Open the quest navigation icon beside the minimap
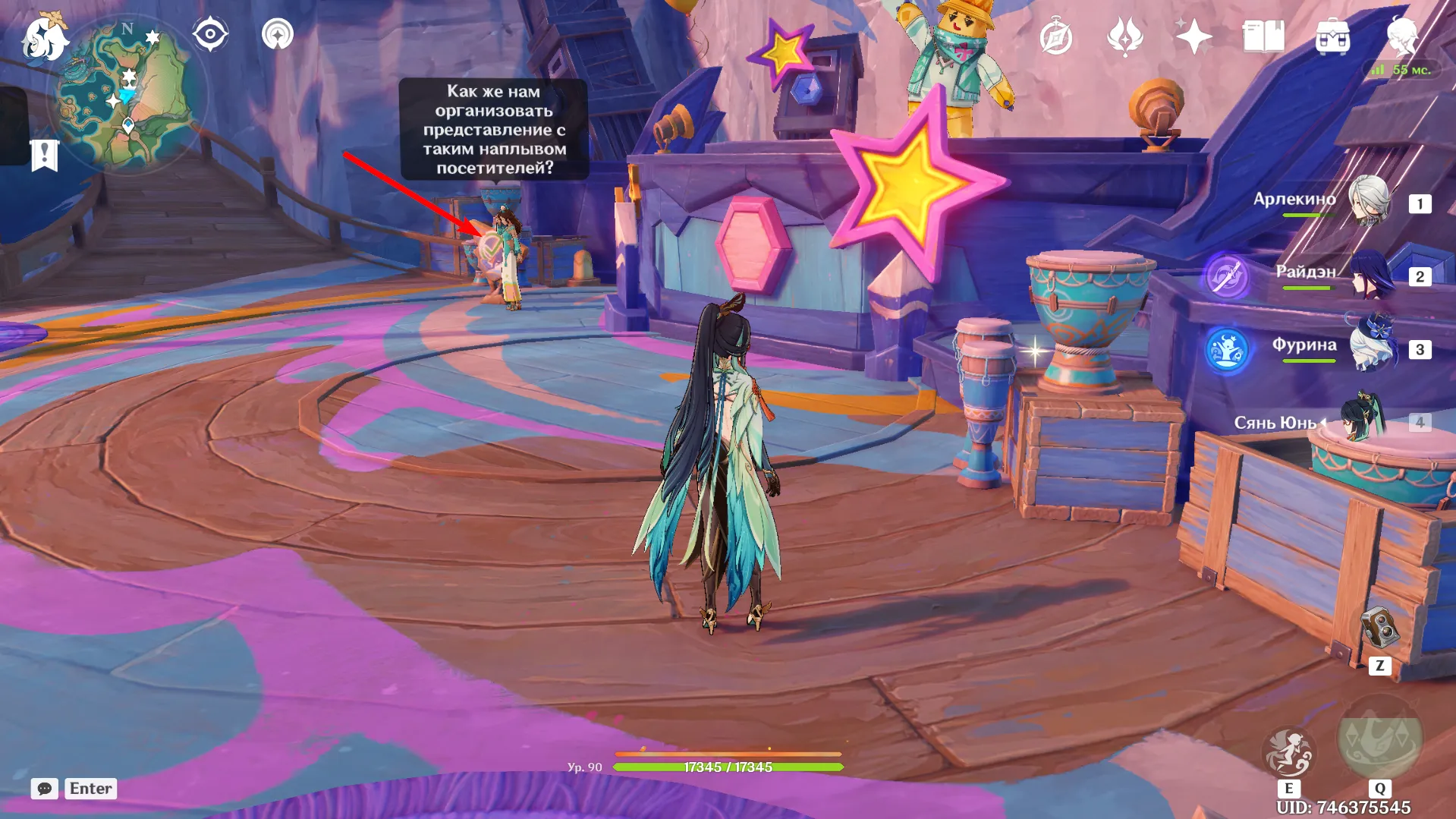This screenshot has width=1456, height=819. click(x=278, y=34)
